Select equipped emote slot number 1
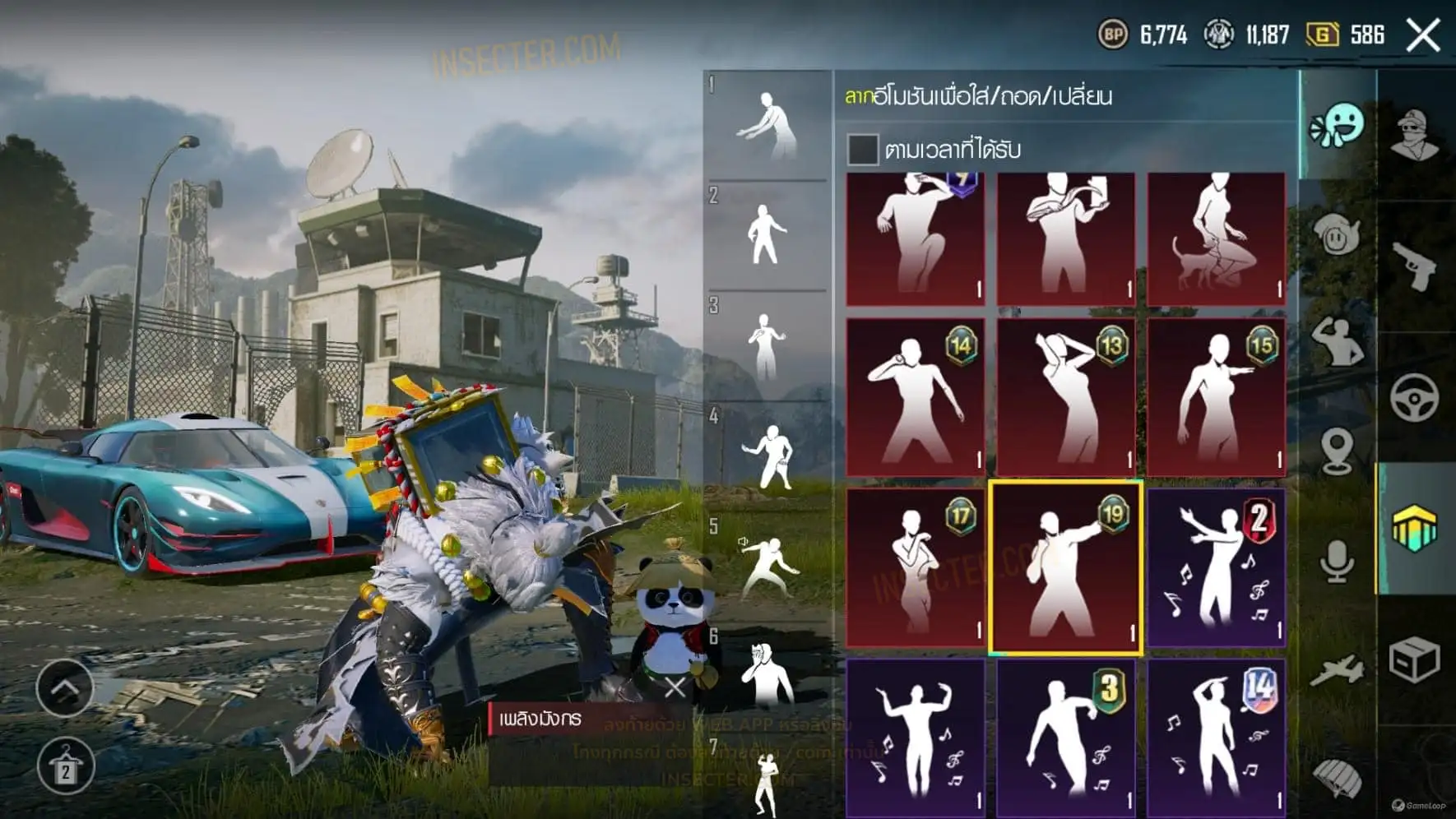 (x=767, y=126)
